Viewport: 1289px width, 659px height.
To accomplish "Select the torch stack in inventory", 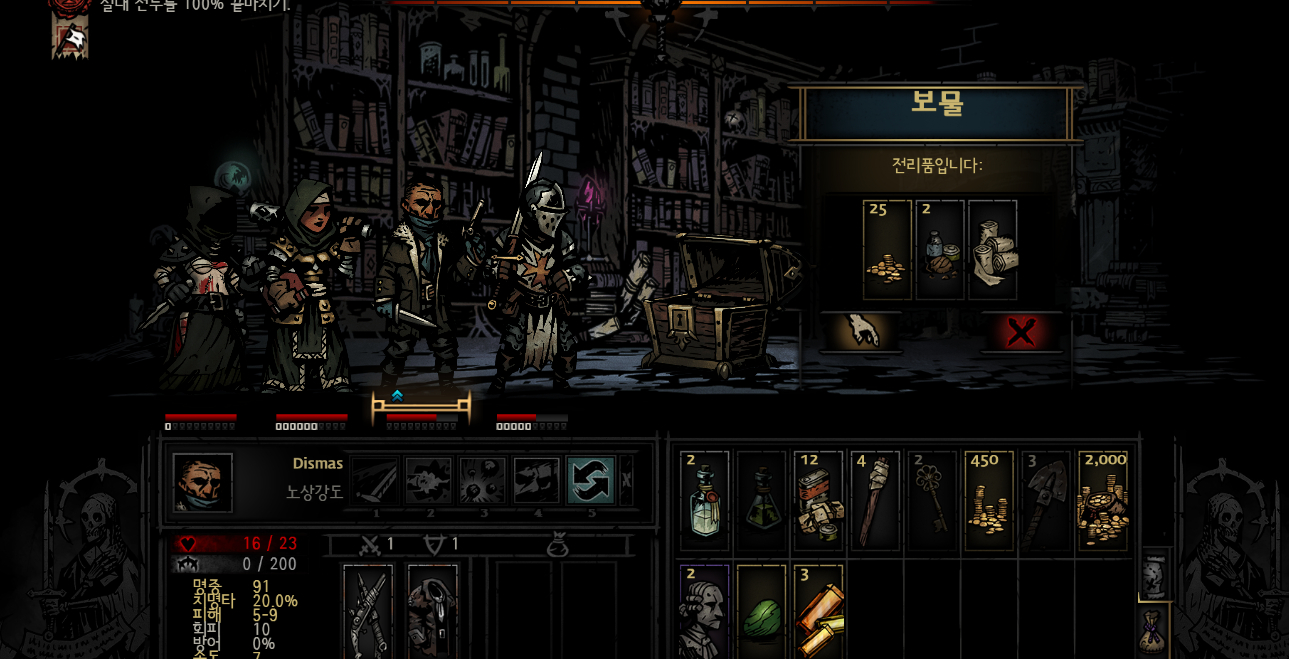I will click(876, 502).
